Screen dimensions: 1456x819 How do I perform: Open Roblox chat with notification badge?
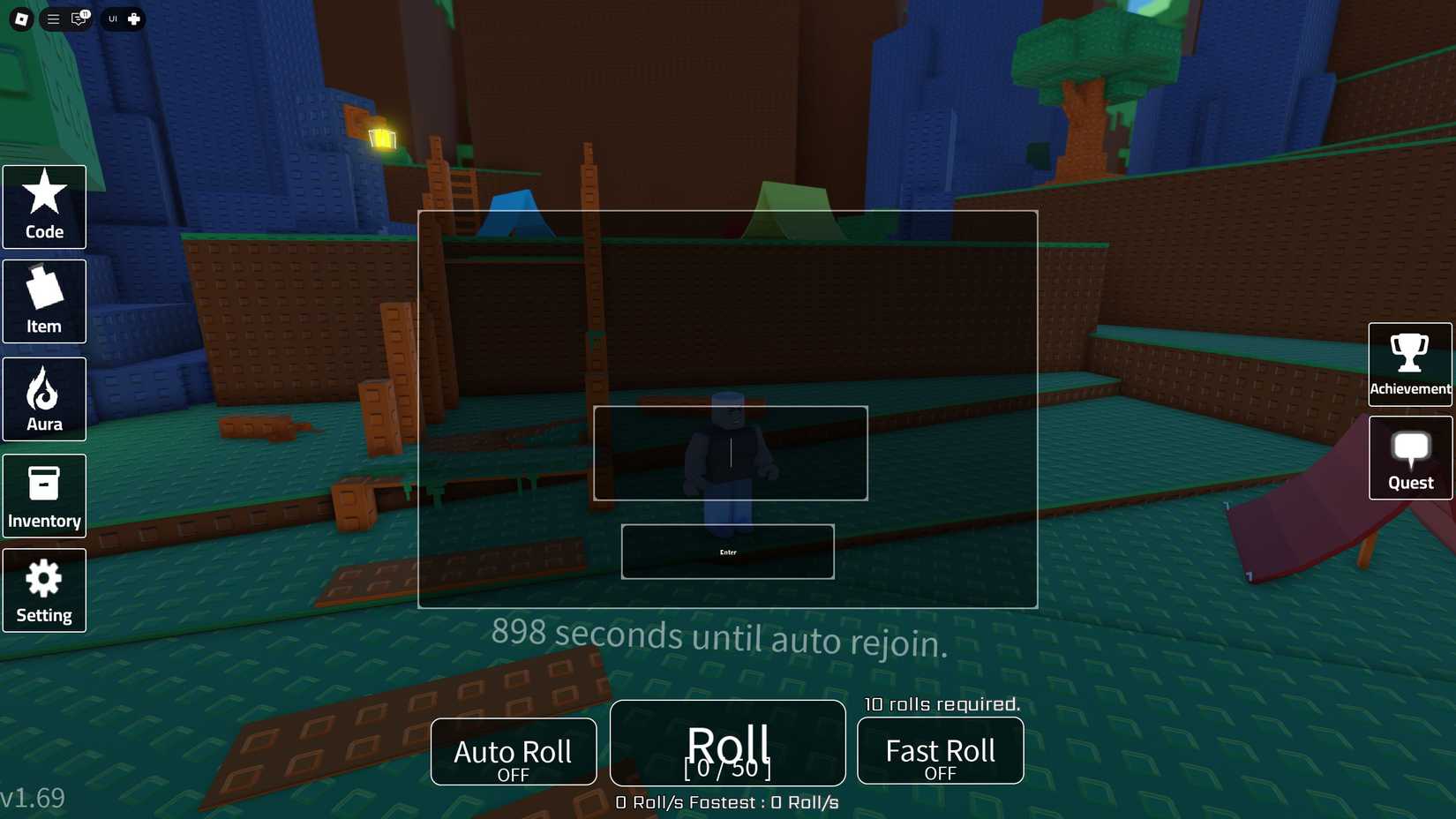pos(79,19)
